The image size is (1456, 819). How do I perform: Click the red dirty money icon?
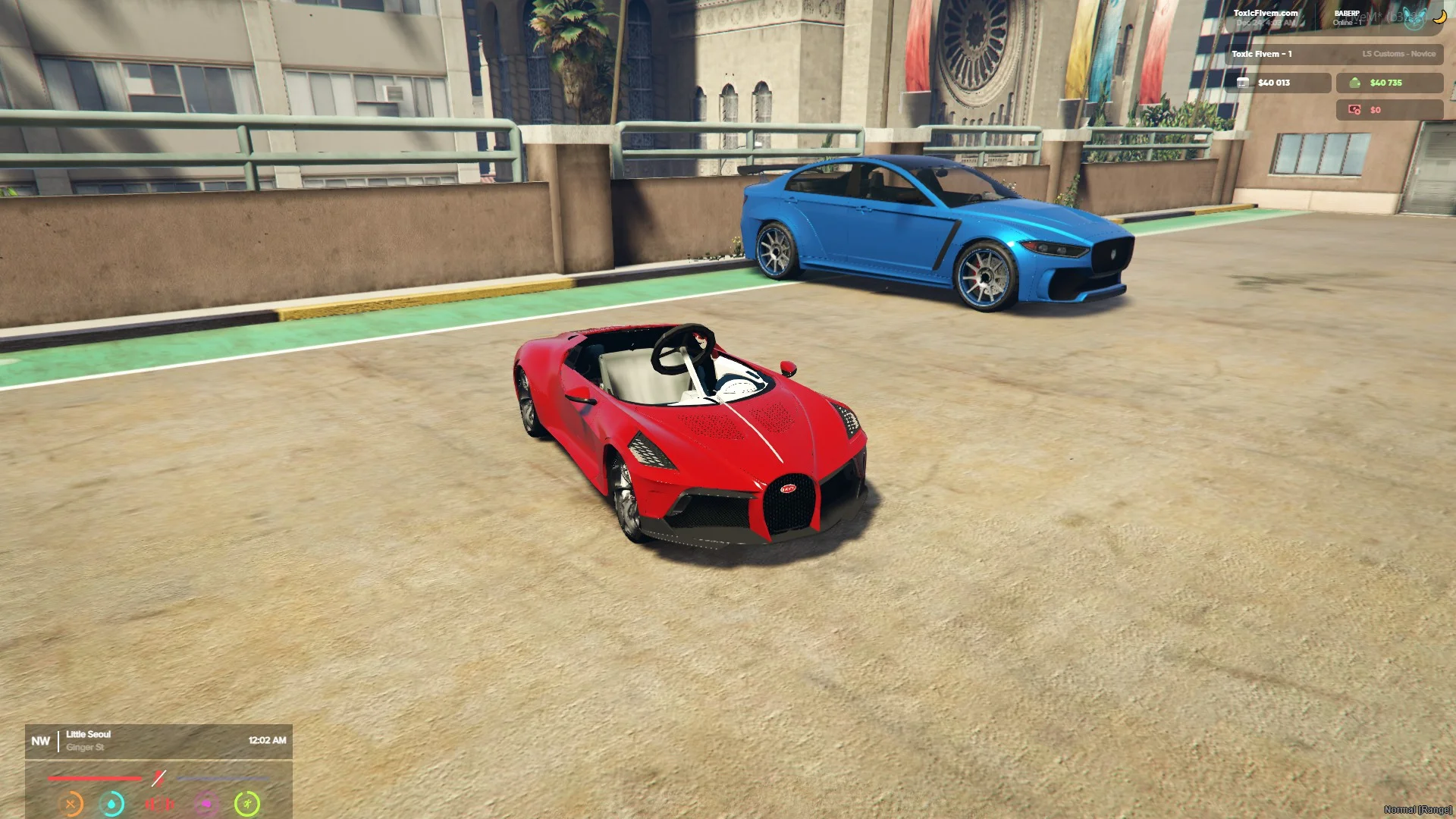click(x=1354, y=110)
